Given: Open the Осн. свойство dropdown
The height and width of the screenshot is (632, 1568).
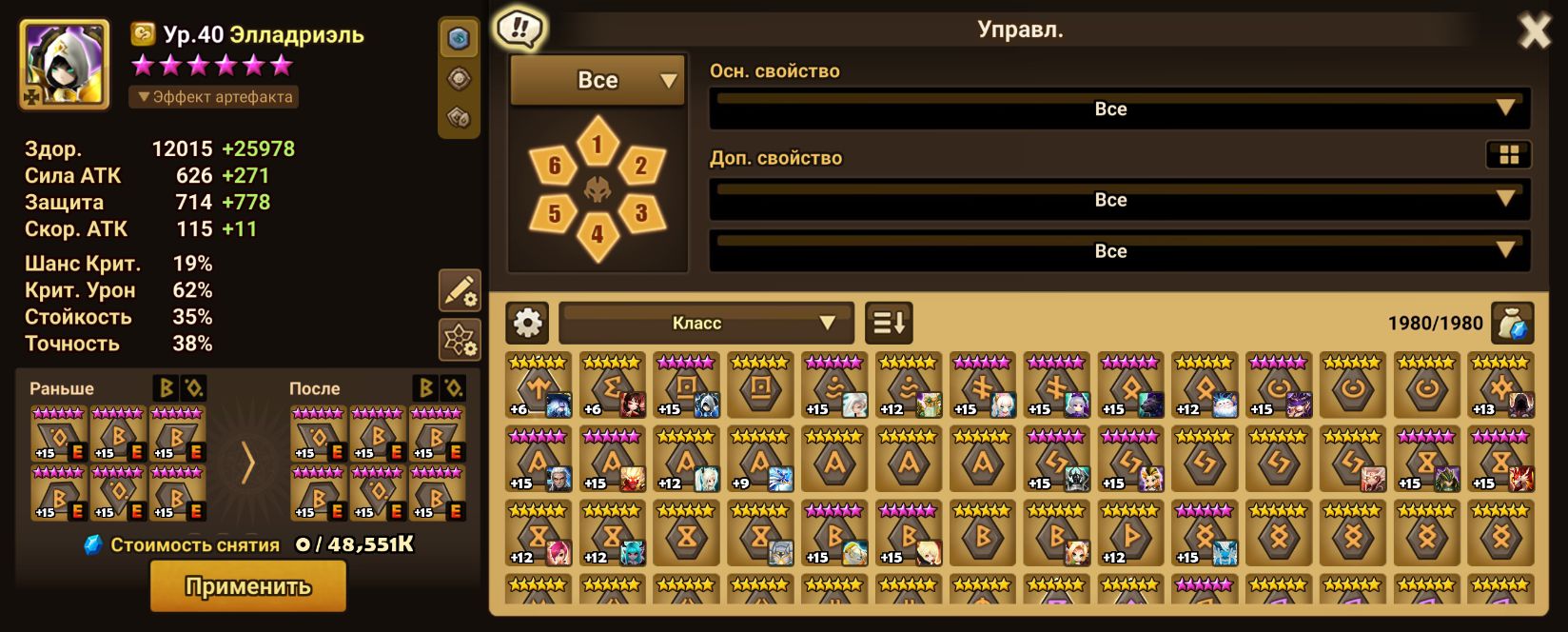Looking at the screenshot, I should (x=1119, y=109).
